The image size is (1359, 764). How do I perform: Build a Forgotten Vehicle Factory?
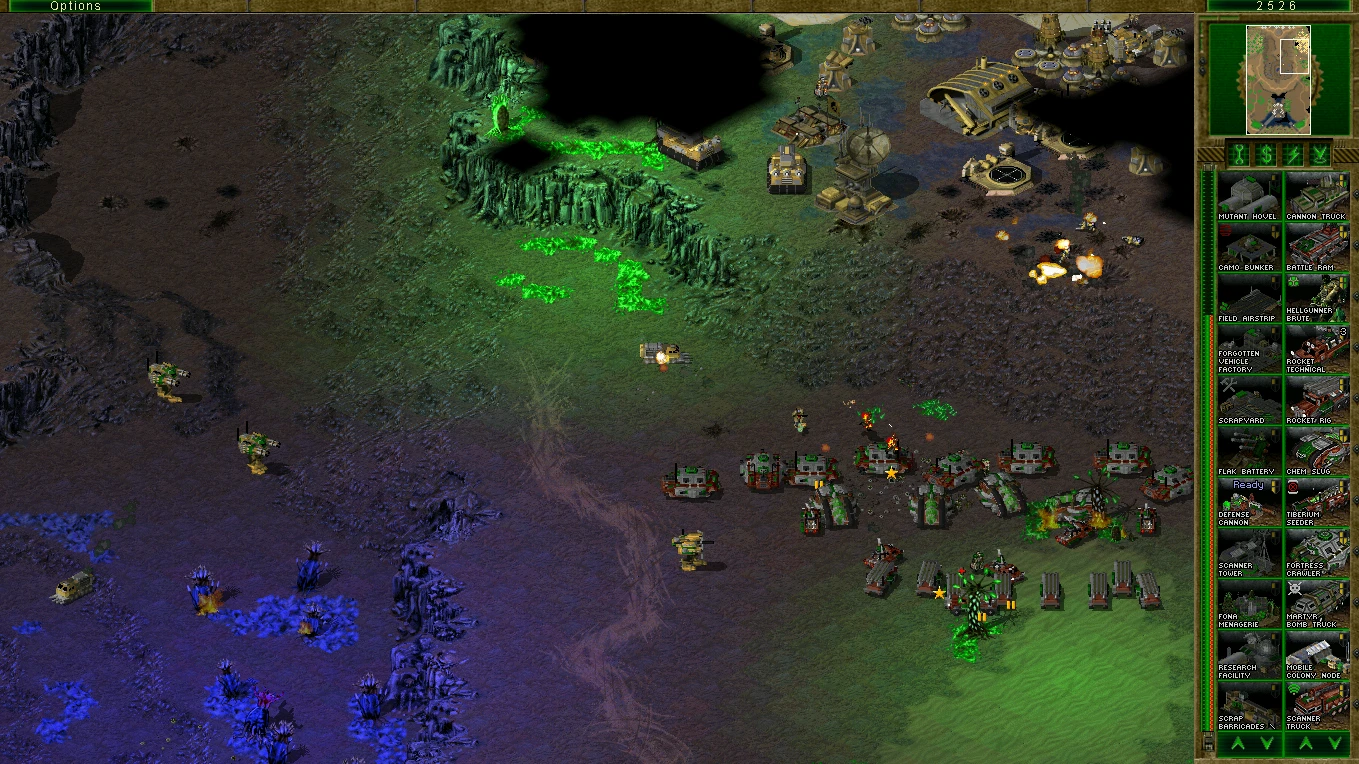click(1248, 349)
